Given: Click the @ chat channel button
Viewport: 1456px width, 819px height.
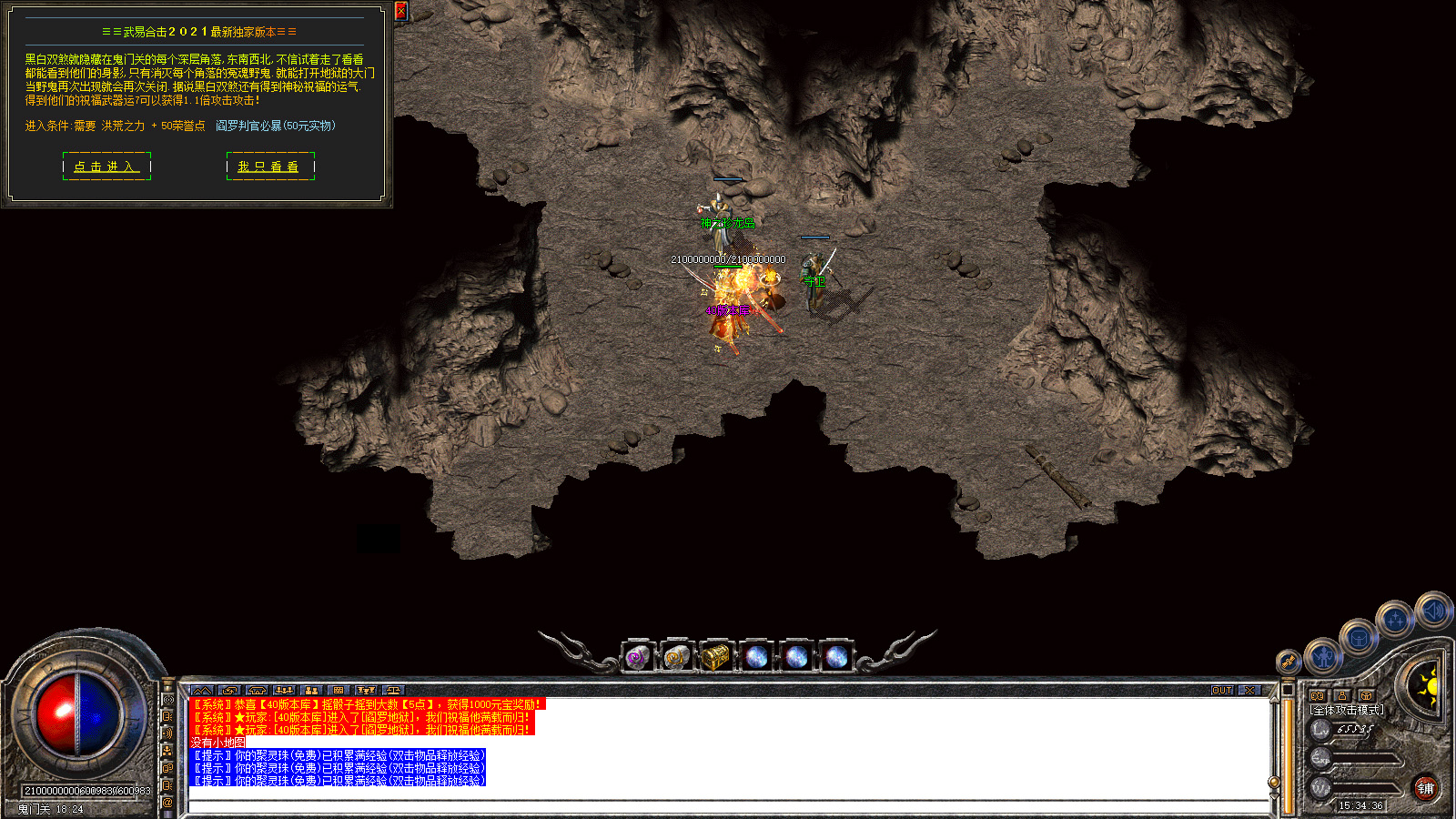Looking at the screenshot, I should (167, 803).
